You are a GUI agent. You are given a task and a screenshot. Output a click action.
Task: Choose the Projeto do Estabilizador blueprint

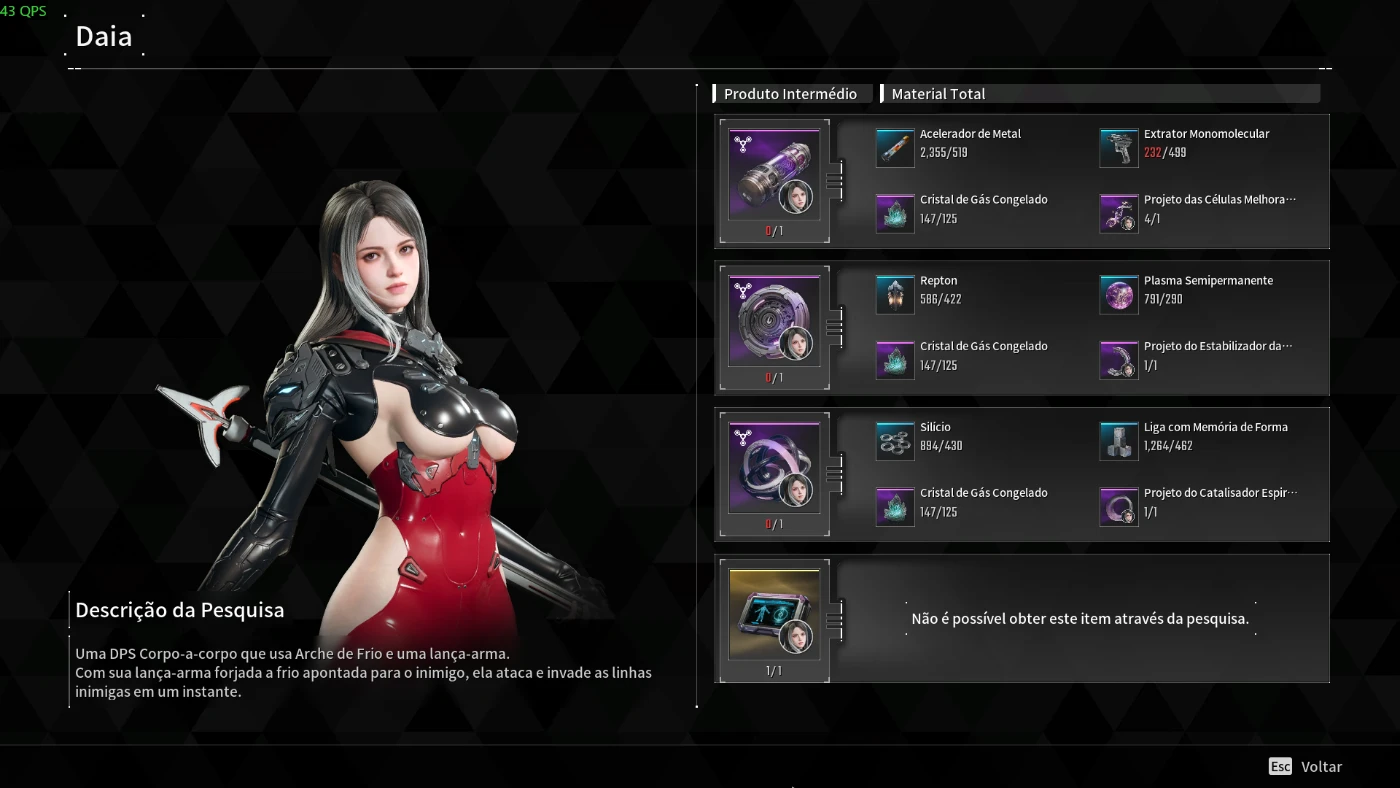[x=1119, y=360]
